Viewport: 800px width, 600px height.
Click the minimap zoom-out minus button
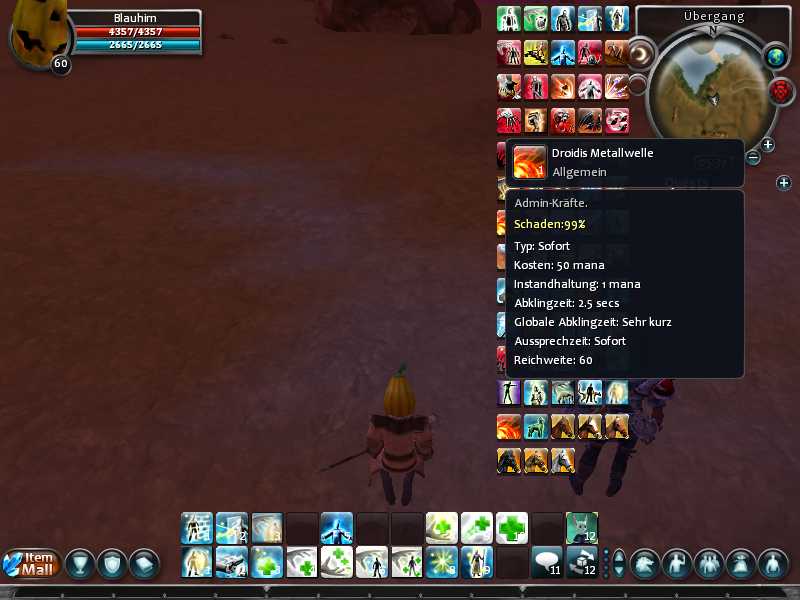pyautogui.click(x=753, y=158)
